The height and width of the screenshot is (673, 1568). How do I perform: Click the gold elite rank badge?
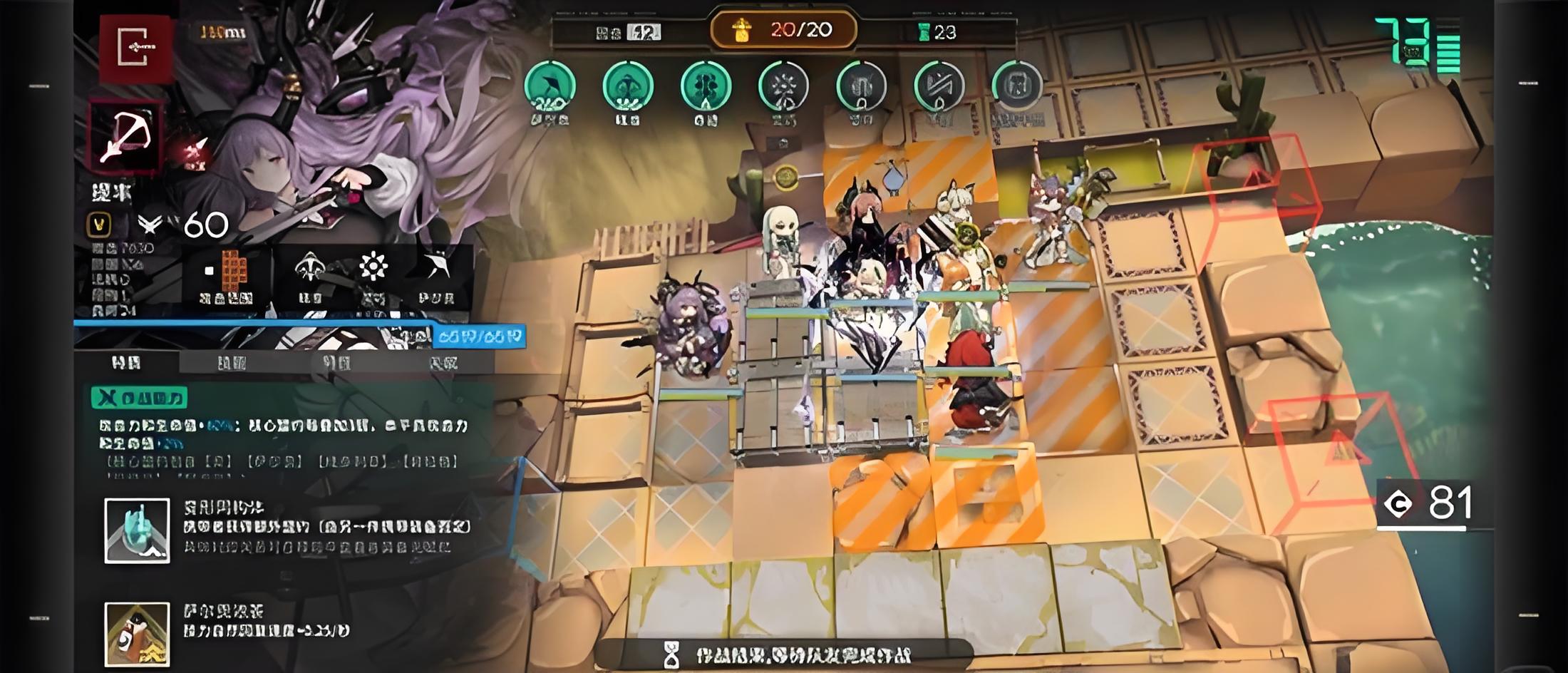[99, 225]
